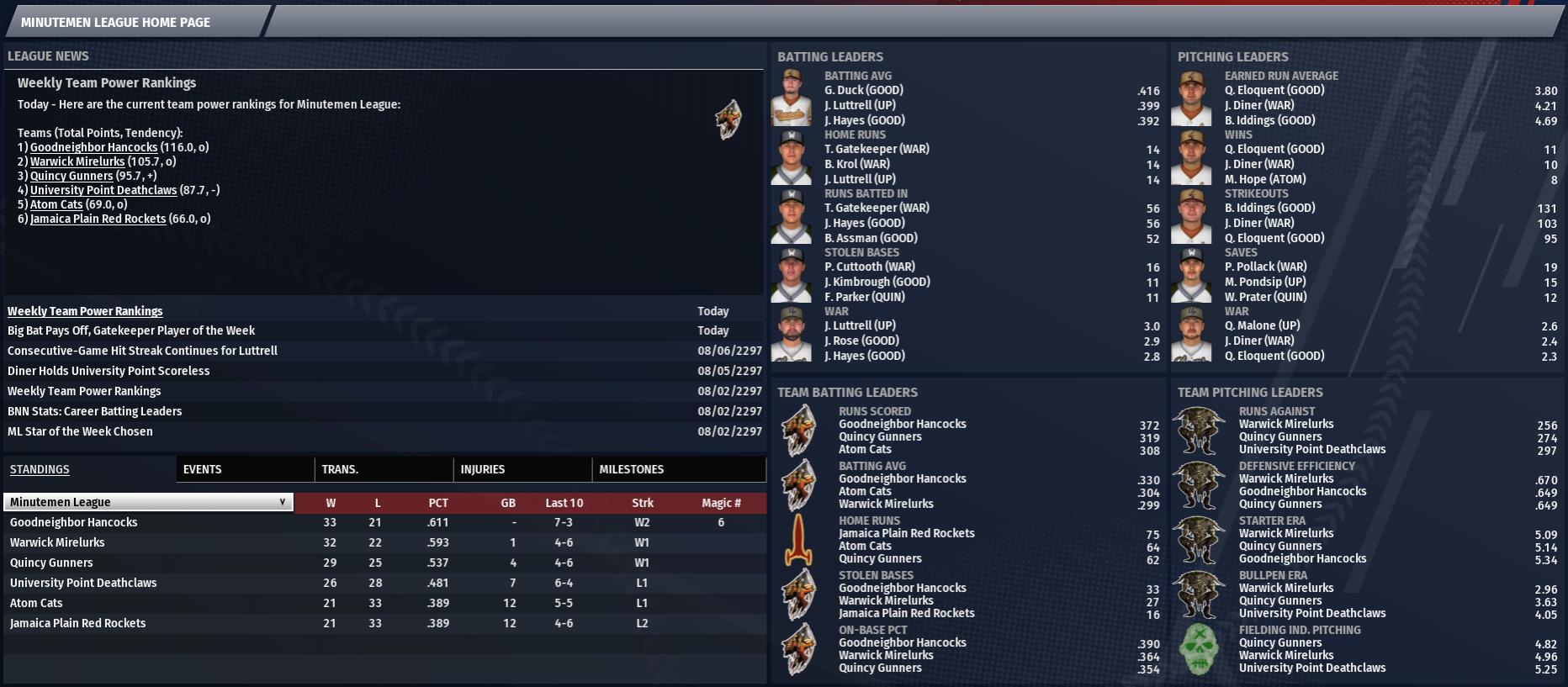Open the Luttrell hit streak news item
This screenshot has width=1568, height=687.
(142, 351)
